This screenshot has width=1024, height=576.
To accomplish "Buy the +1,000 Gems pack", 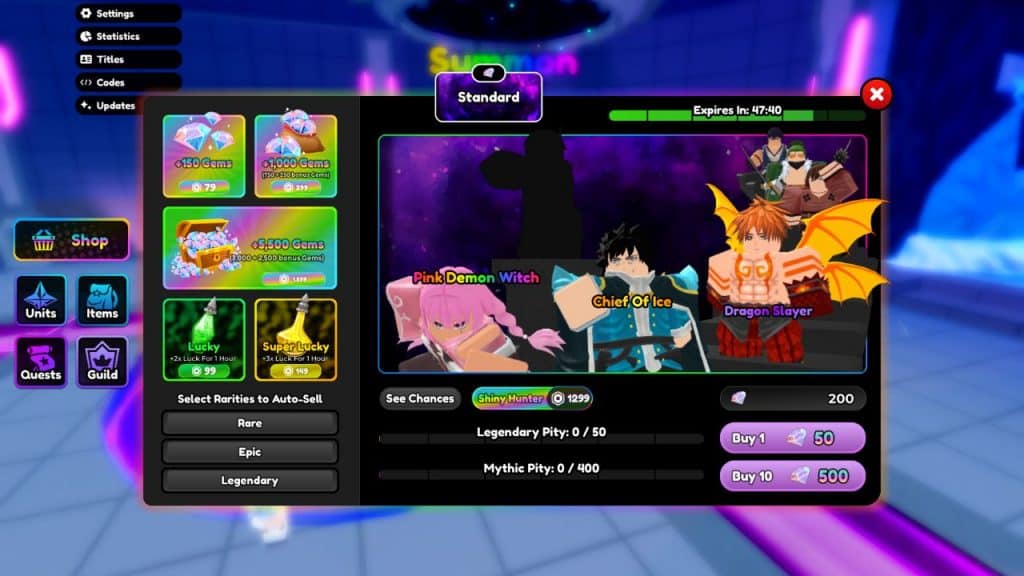I will (x=295, y=156).
